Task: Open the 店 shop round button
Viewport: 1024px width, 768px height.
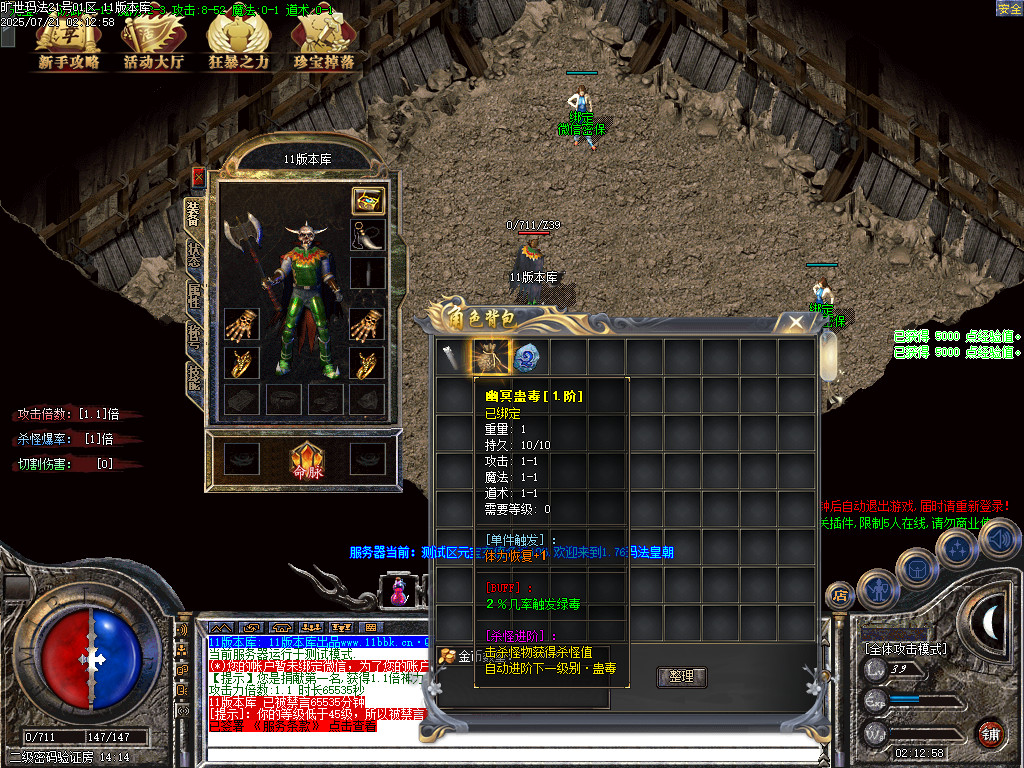Action: click(x=839, y=595)
